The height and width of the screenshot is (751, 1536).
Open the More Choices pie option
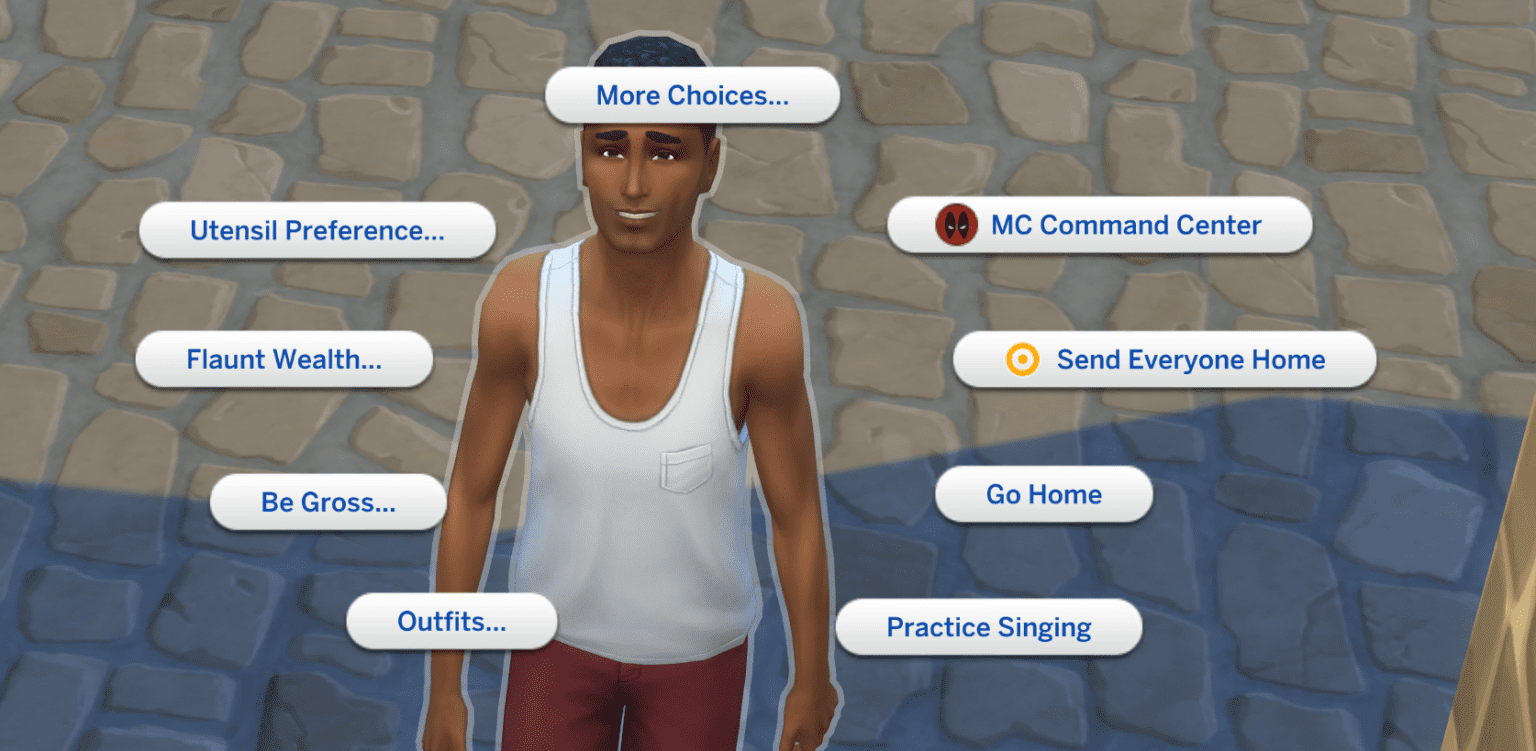click(691, 96)
